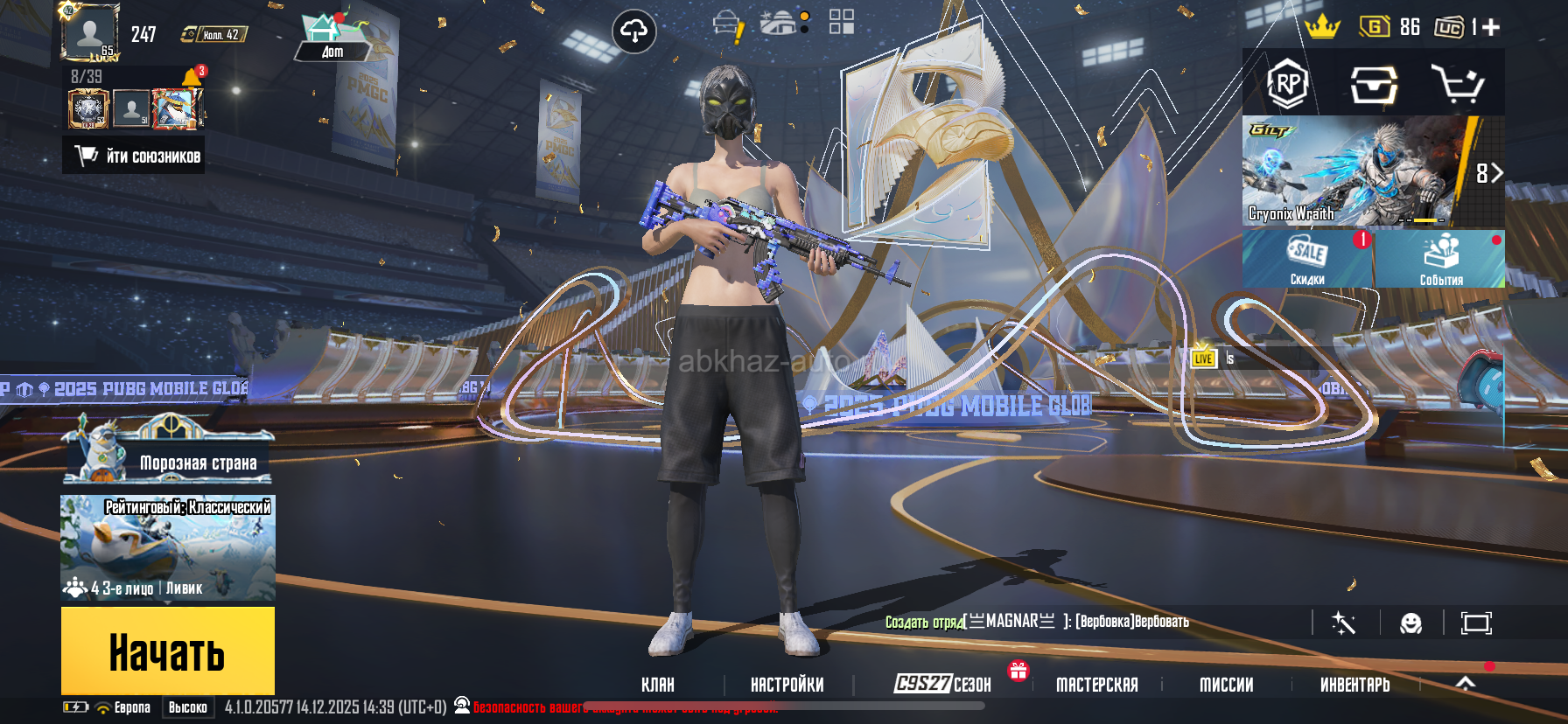Open the МАСТЕРСКАЯ workshop
Screen dimensions: 1568x724
(x=1096, y=685)
